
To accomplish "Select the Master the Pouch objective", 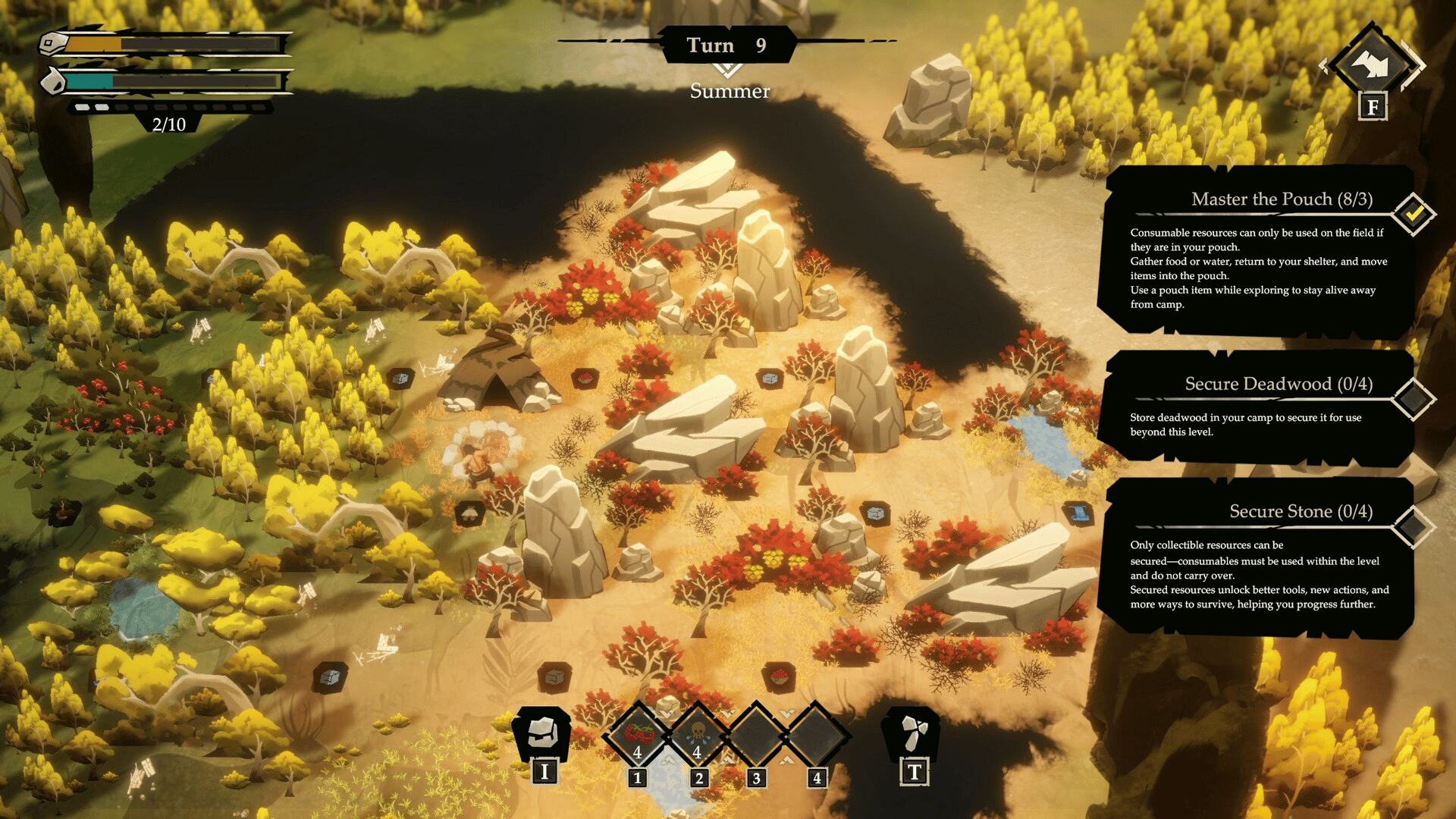I will point(1257,252).
